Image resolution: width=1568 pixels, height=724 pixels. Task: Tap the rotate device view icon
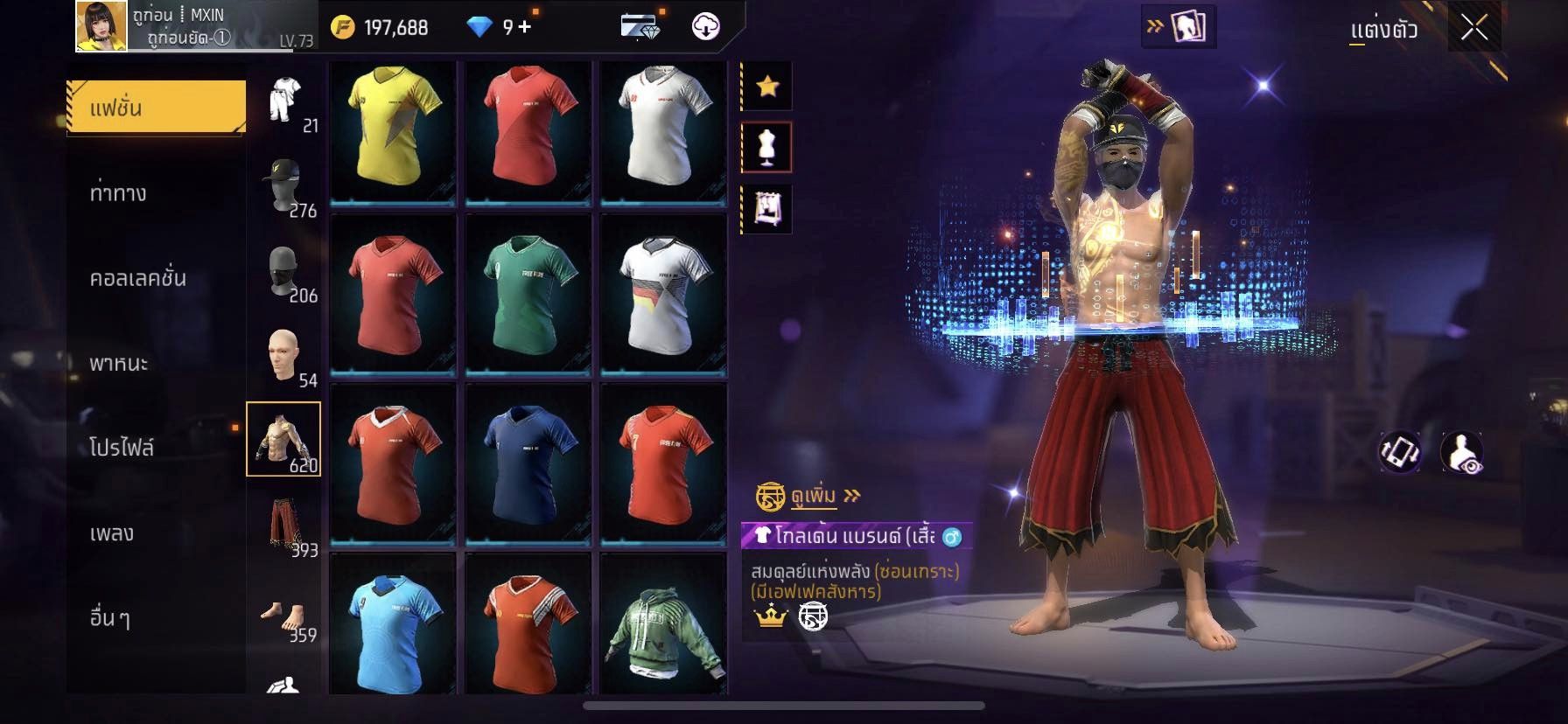click(1400, 452)
